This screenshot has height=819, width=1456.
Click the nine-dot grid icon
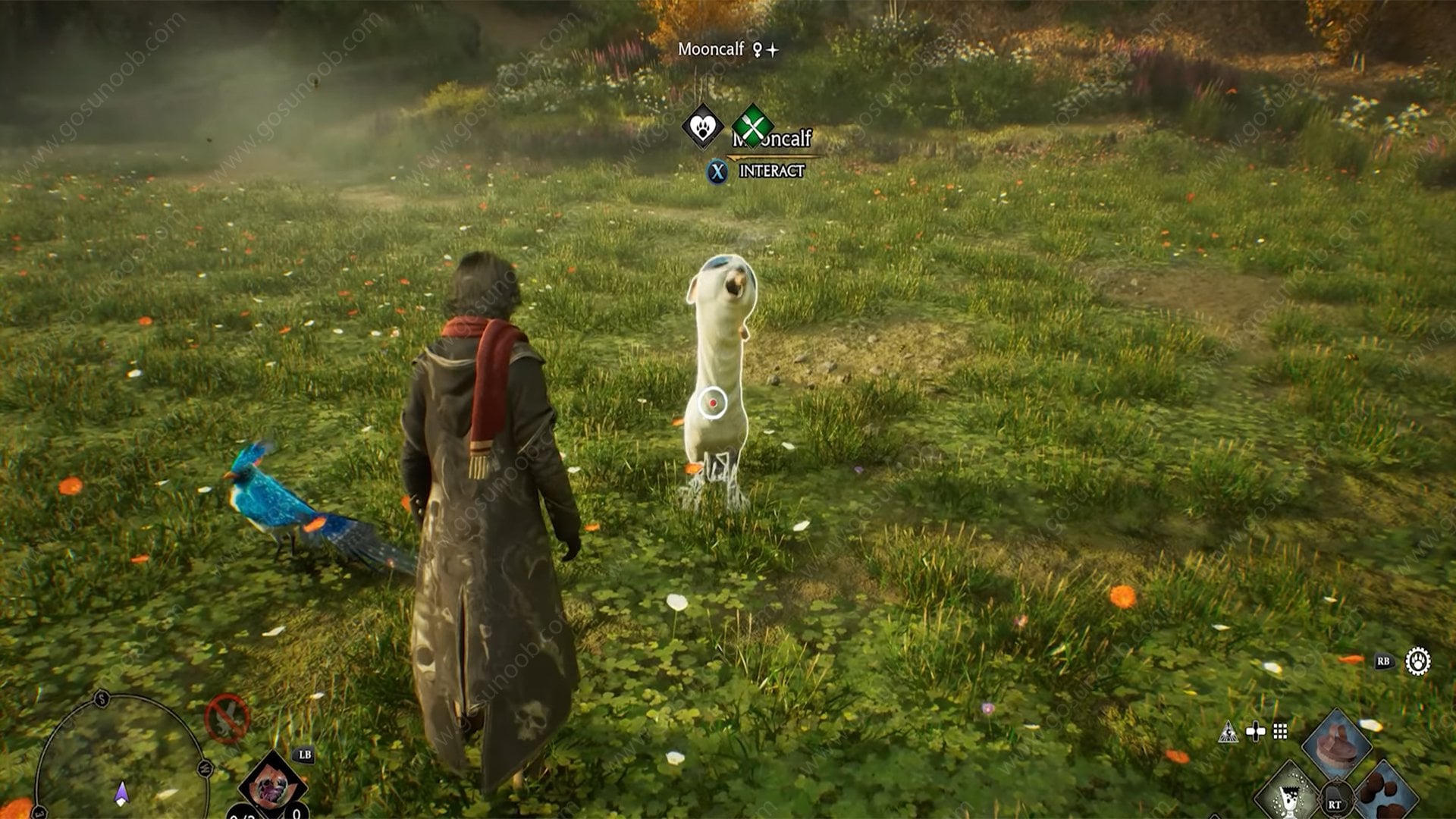[1280, 732]
